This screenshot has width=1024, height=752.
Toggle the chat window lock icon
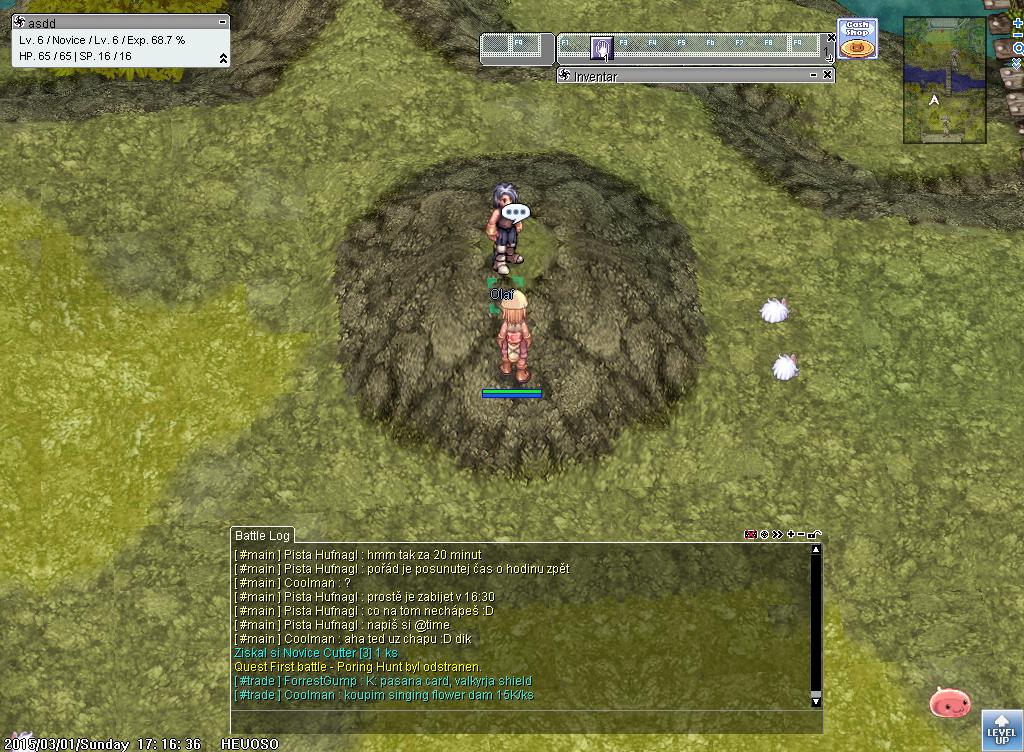[x=816, y=535]
